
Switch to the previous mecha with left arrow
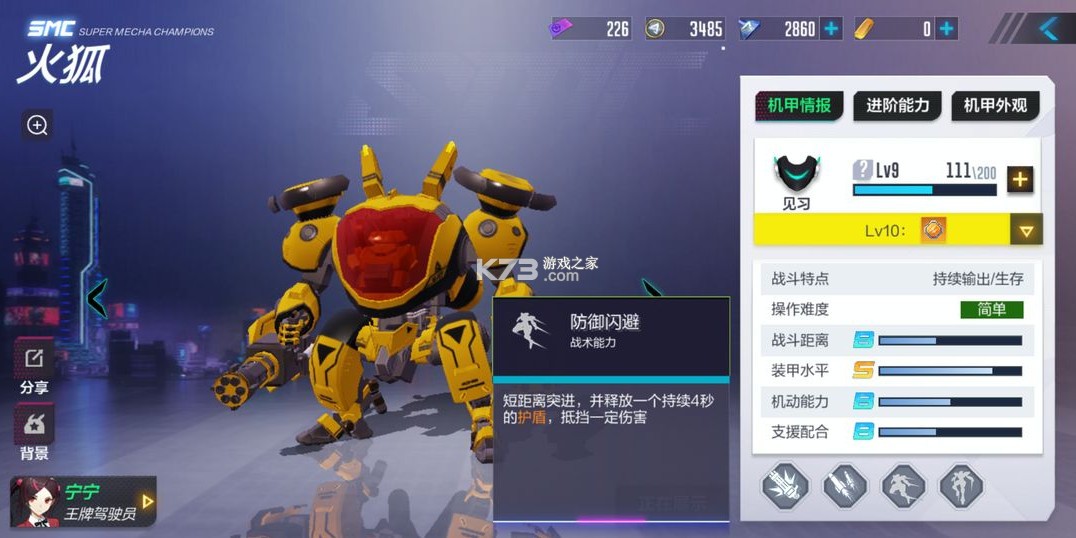pyautogui.click(x=97, y=298)
